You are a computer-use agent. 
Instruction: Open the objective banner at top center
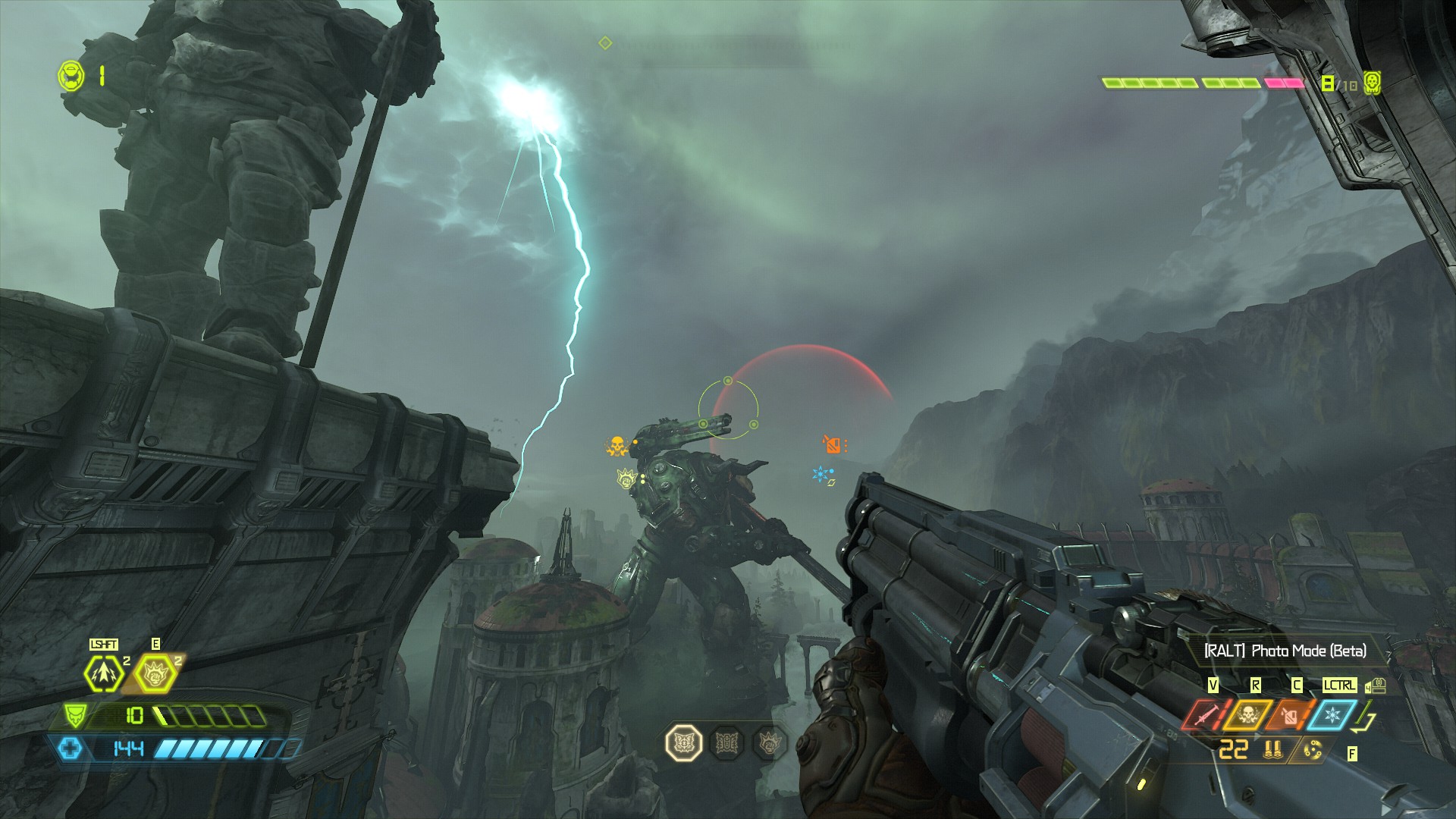point(720,45)
